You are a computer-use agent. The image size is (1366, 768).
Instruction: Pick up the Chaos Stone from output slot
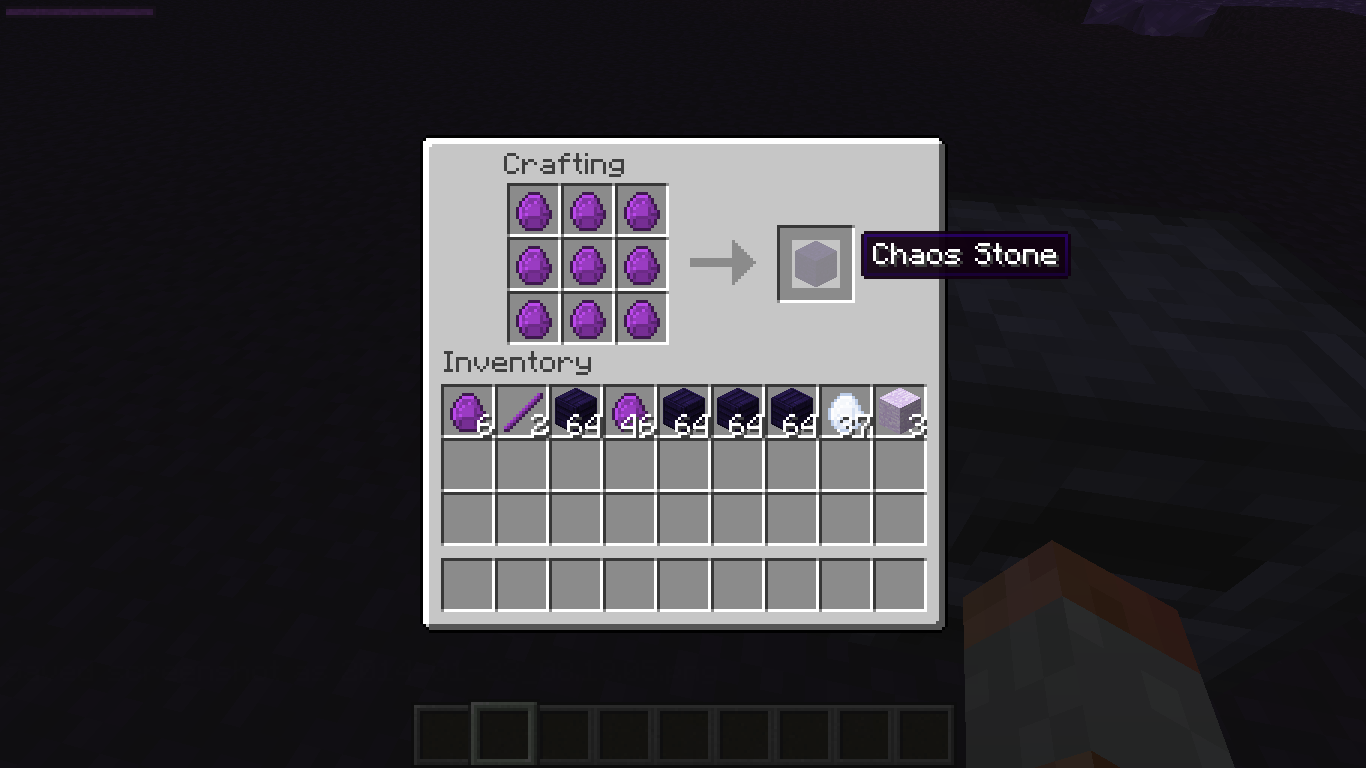pos(814,263)
